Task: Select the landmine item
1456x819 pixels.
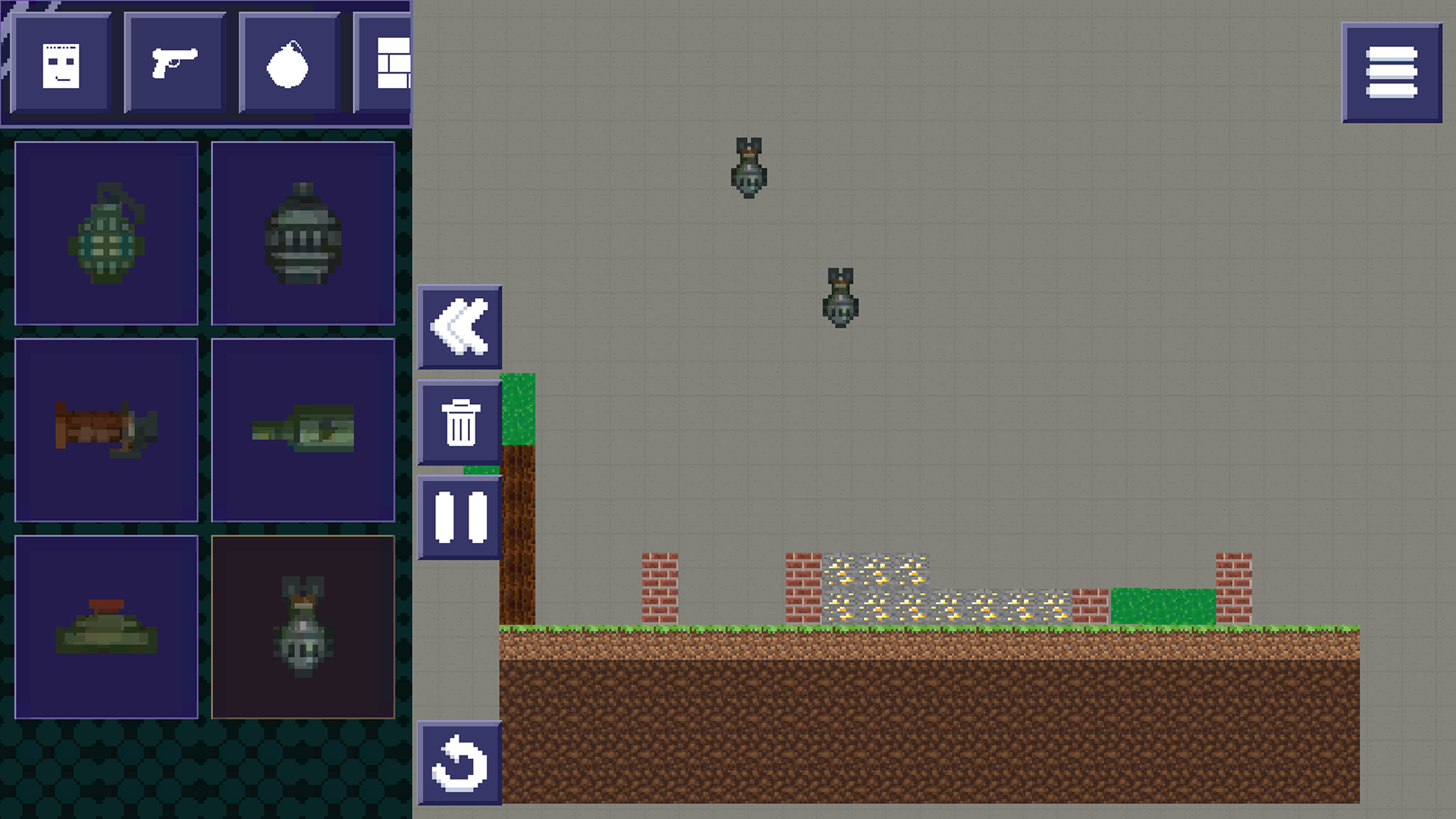Action: (106, 627)
